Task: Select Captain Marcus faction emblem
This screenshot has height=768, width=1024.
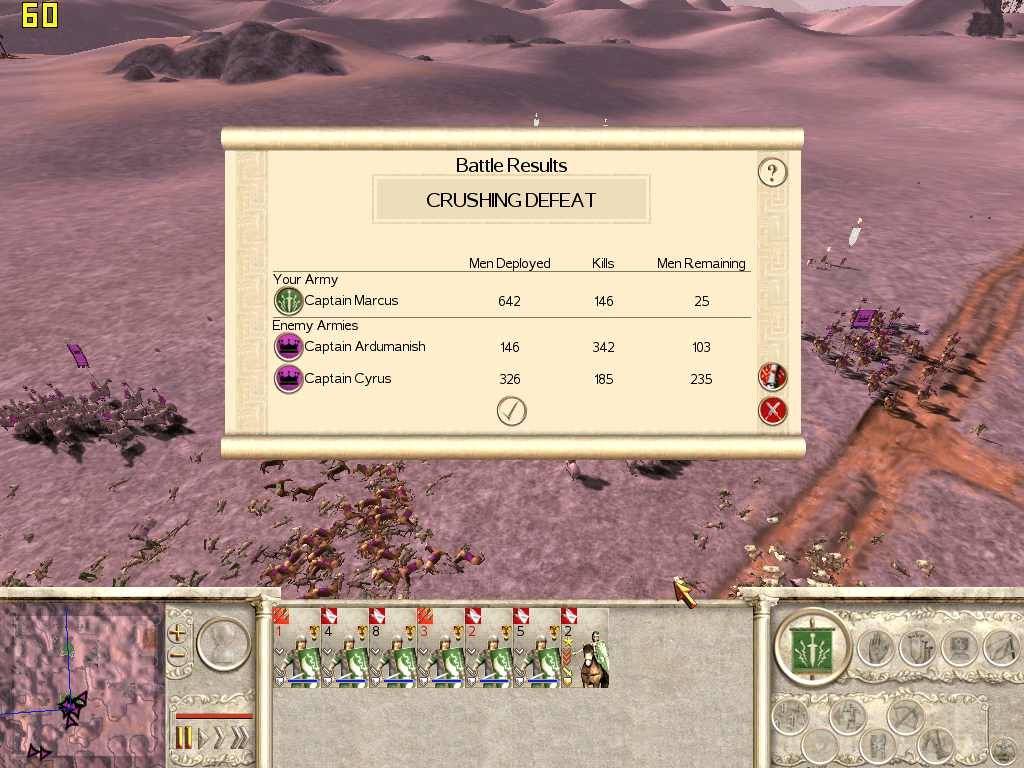Action: point(288,301)
